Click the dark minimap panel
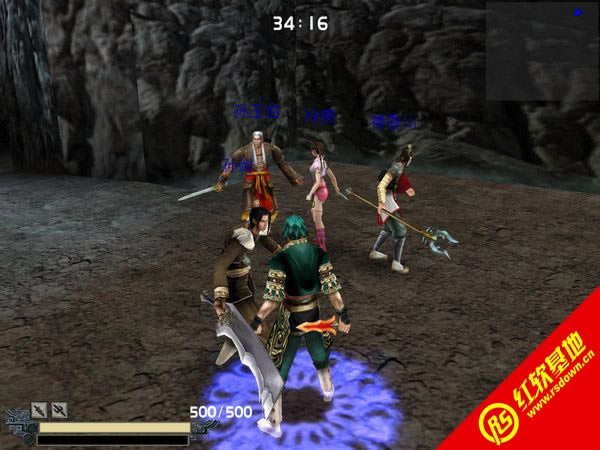The height and width of the screenshot is (450, 600). pos(541,50)
